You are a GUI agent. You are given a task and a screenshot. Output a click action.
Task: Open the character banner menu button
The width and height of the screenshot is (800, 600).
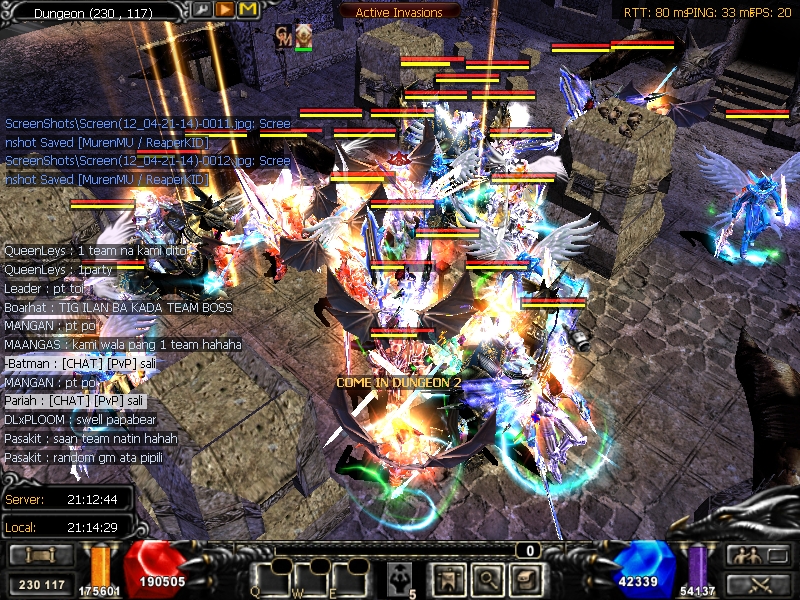tap(448, 579)
